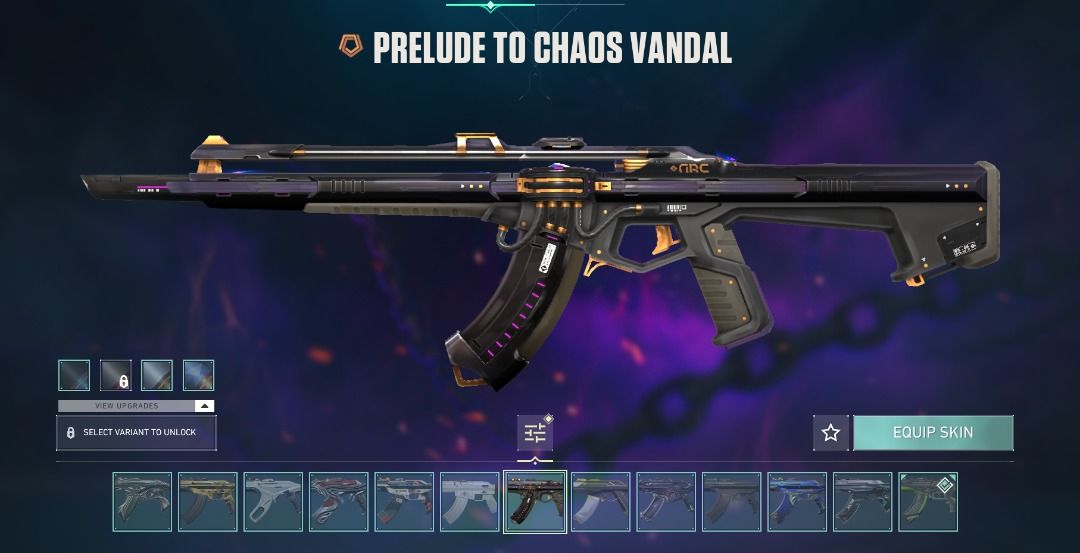Open the sliders filter icon above thumbnails
1080x553 pixels.
[x=535, y=432]
